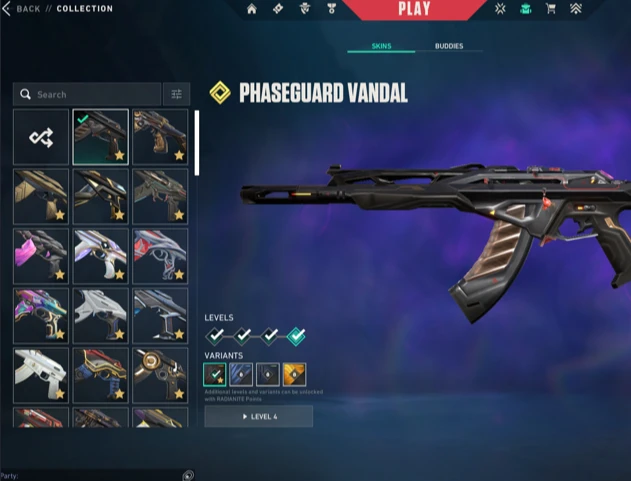Click the skin list scrollbar
Viewport: 631px width, 481px height.
pyautogui.click(x=196, y=142)
